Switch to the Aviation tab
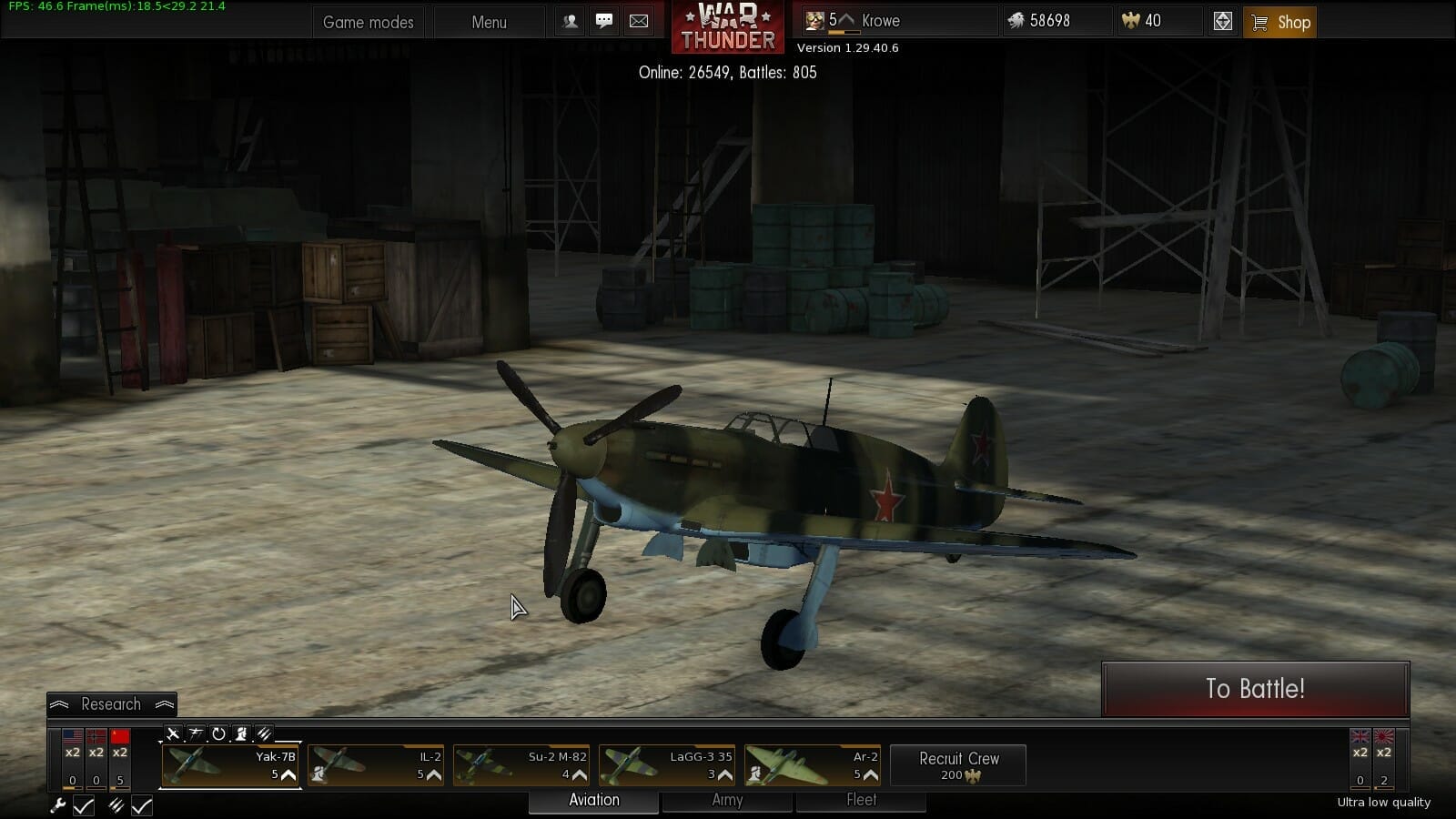Image resolution: width=1456 pixels, height=819 pixels. 593,801
